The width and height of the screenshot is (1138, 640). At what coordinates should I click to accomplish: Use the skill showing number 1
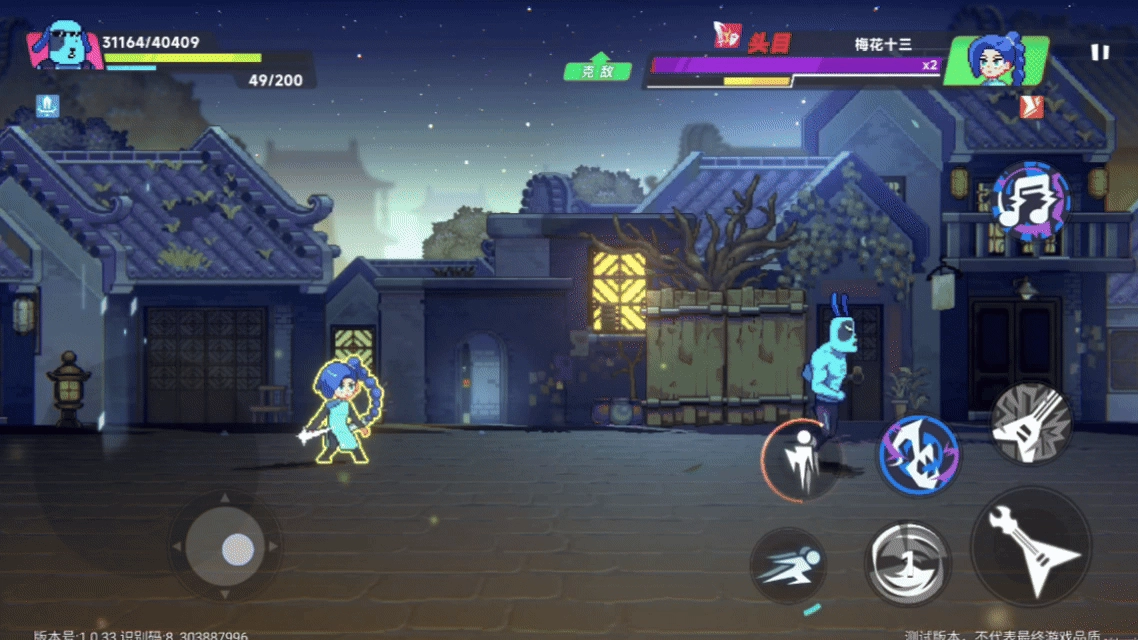[907, 563]
